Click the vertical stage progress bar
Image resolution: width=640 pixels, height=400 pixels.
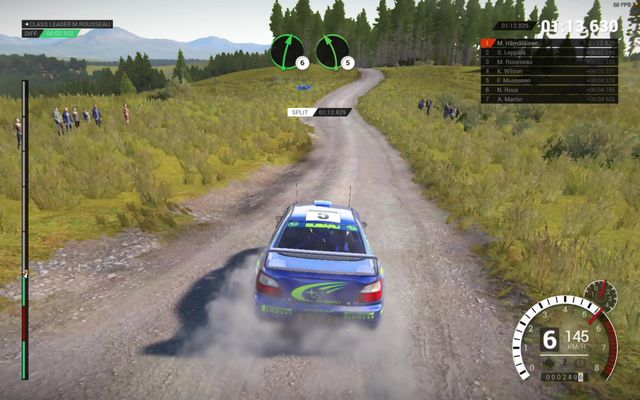coord(25,230)
